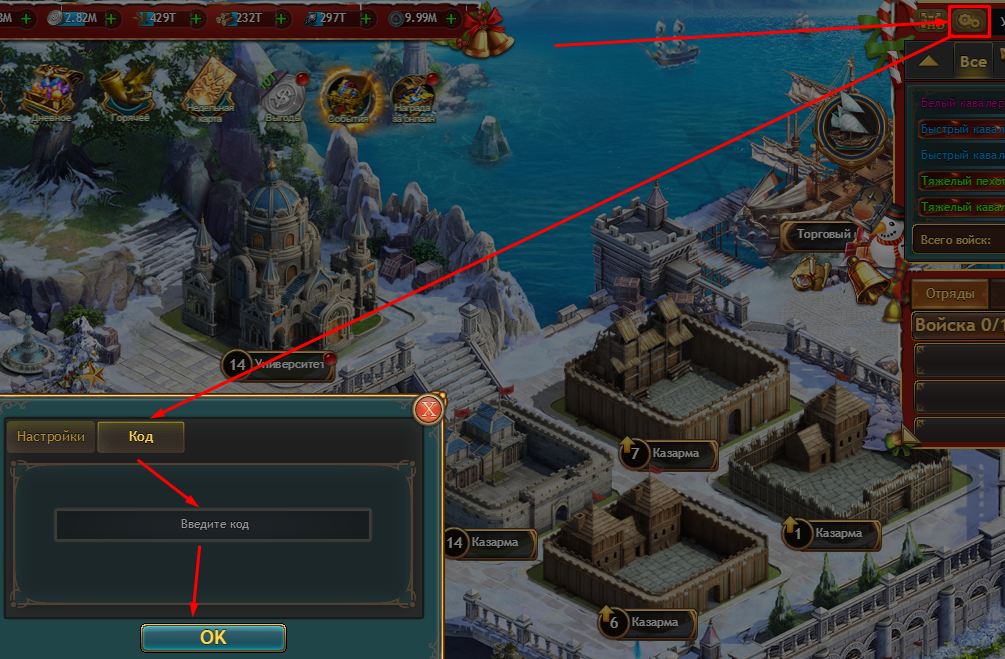
Task: Add iron with the plus beside 297T
Action: (366, 18)
